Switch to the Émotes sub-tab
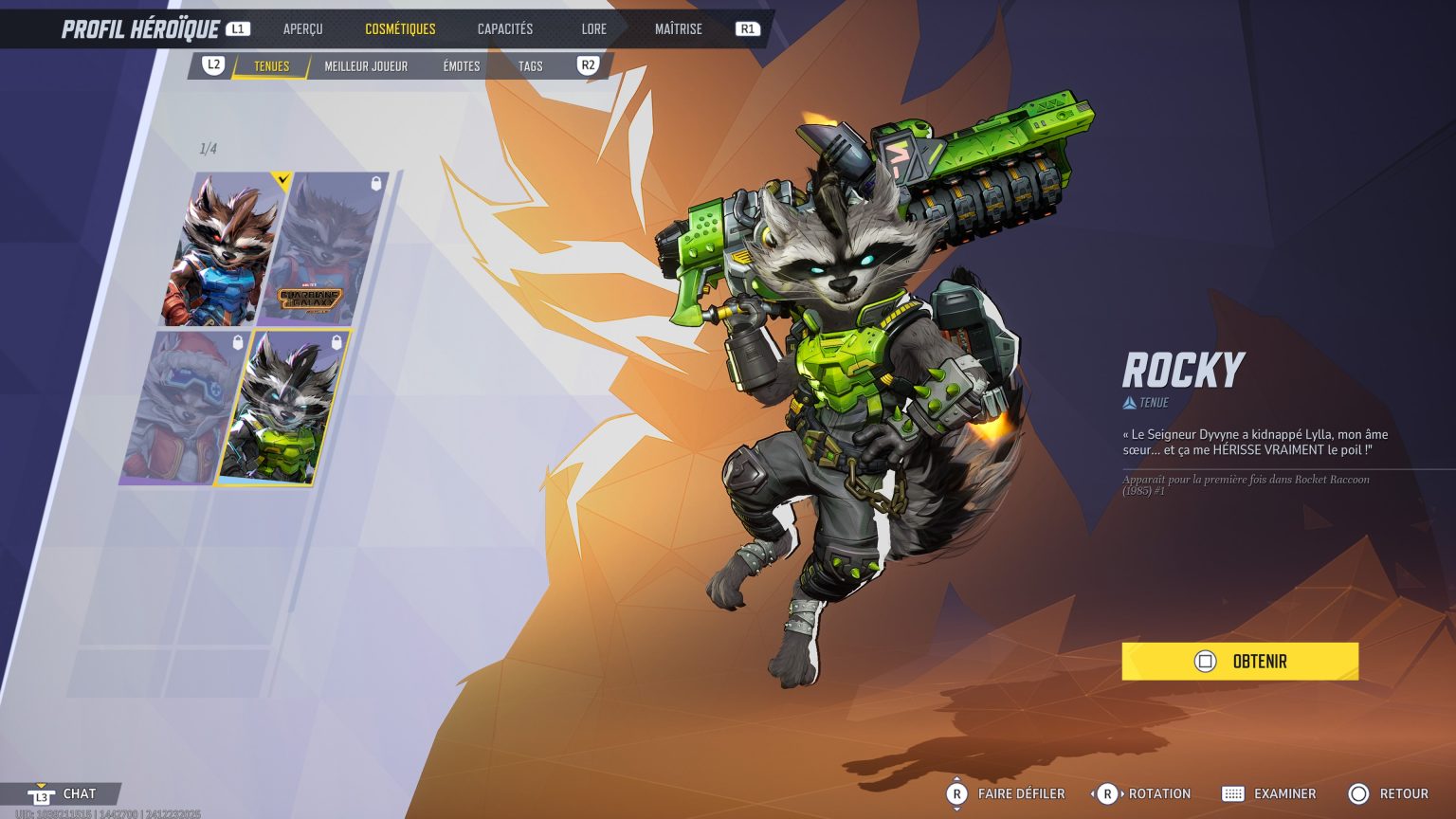Screen dimensions: 1456x819 [461, 66]
